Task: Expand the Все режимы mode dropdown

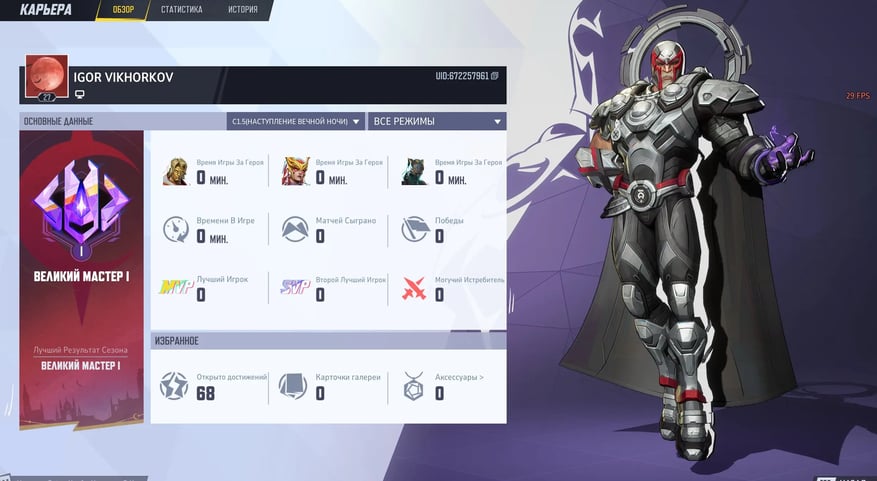Action: pos(436,122)
